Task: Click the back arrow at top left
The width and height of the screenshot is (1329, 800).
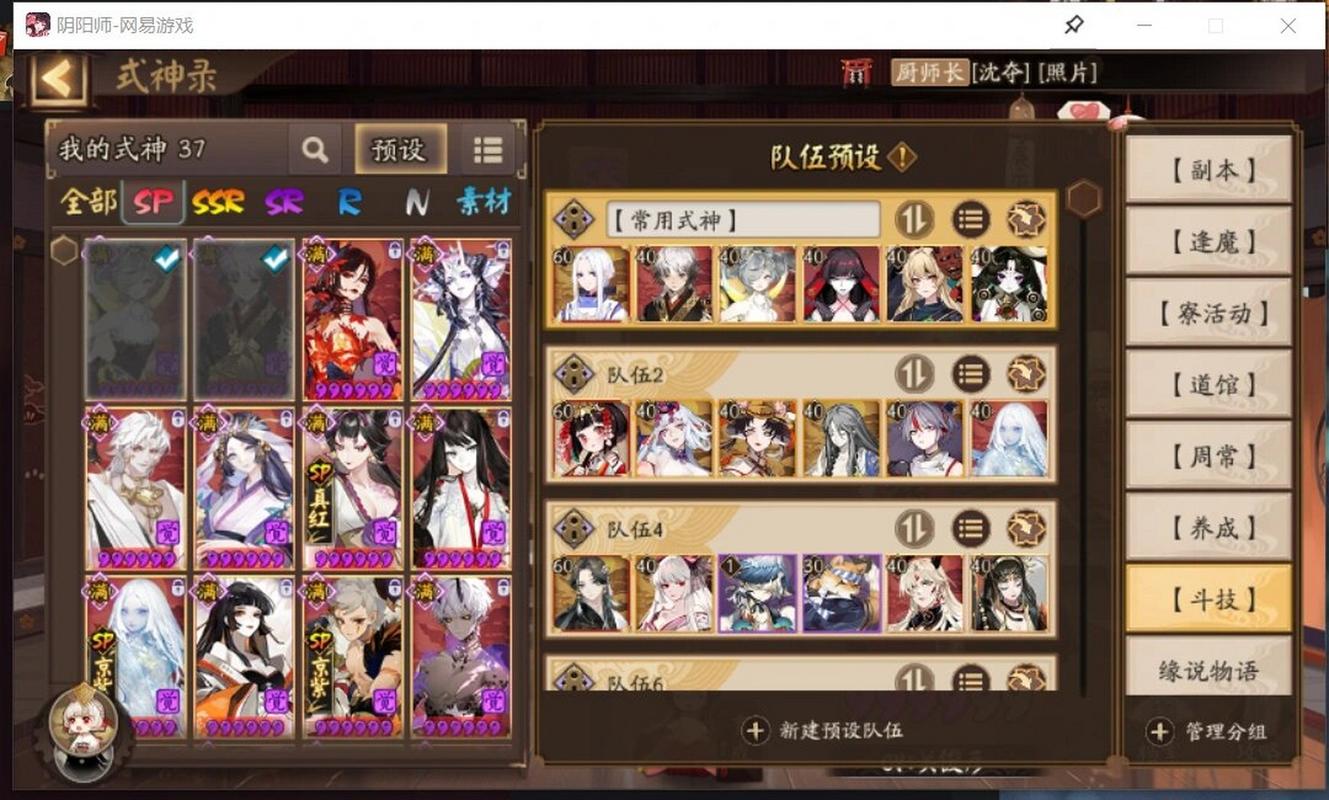Action: 55,76
